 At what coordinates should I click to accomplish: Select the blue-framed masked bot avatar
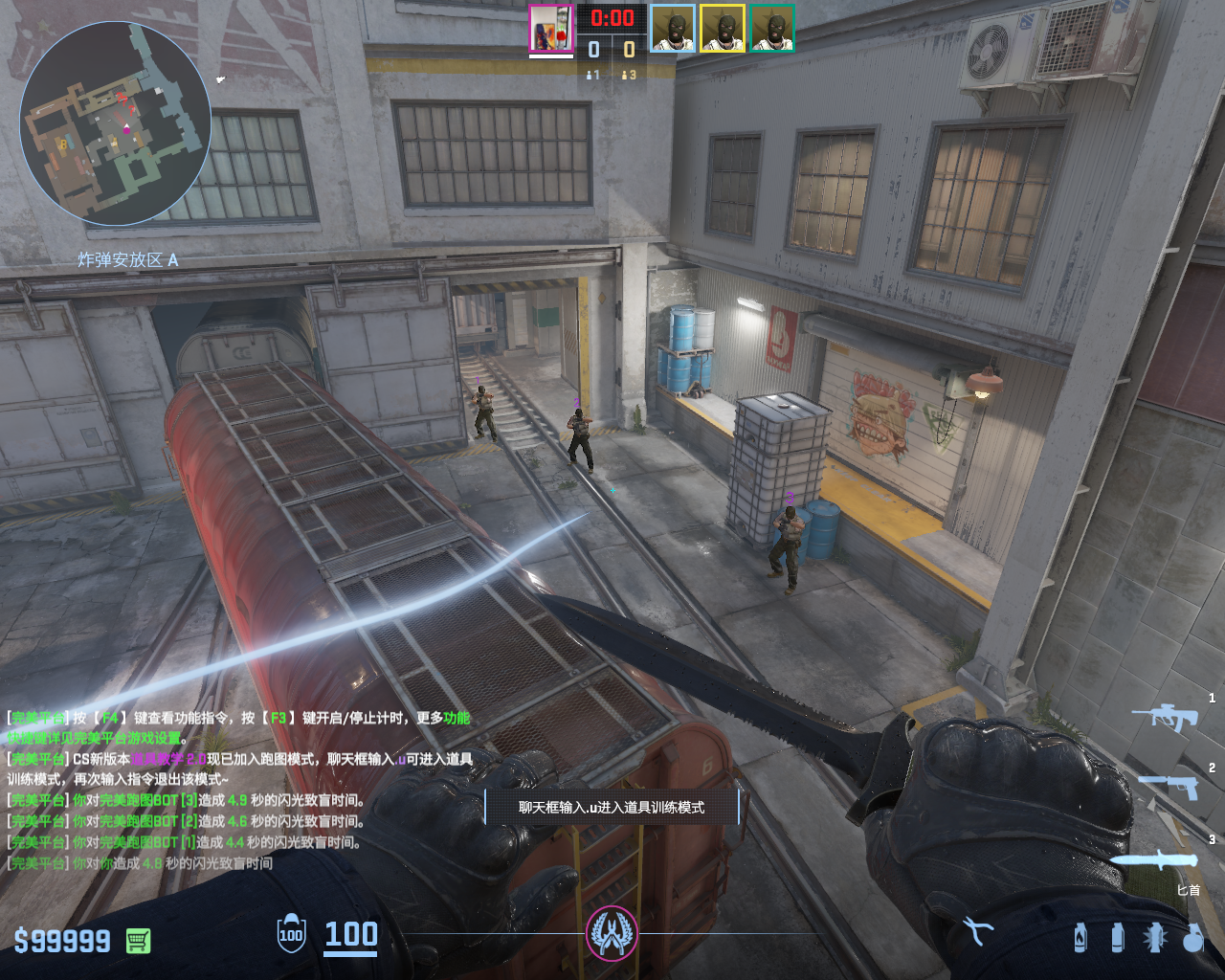673,29
